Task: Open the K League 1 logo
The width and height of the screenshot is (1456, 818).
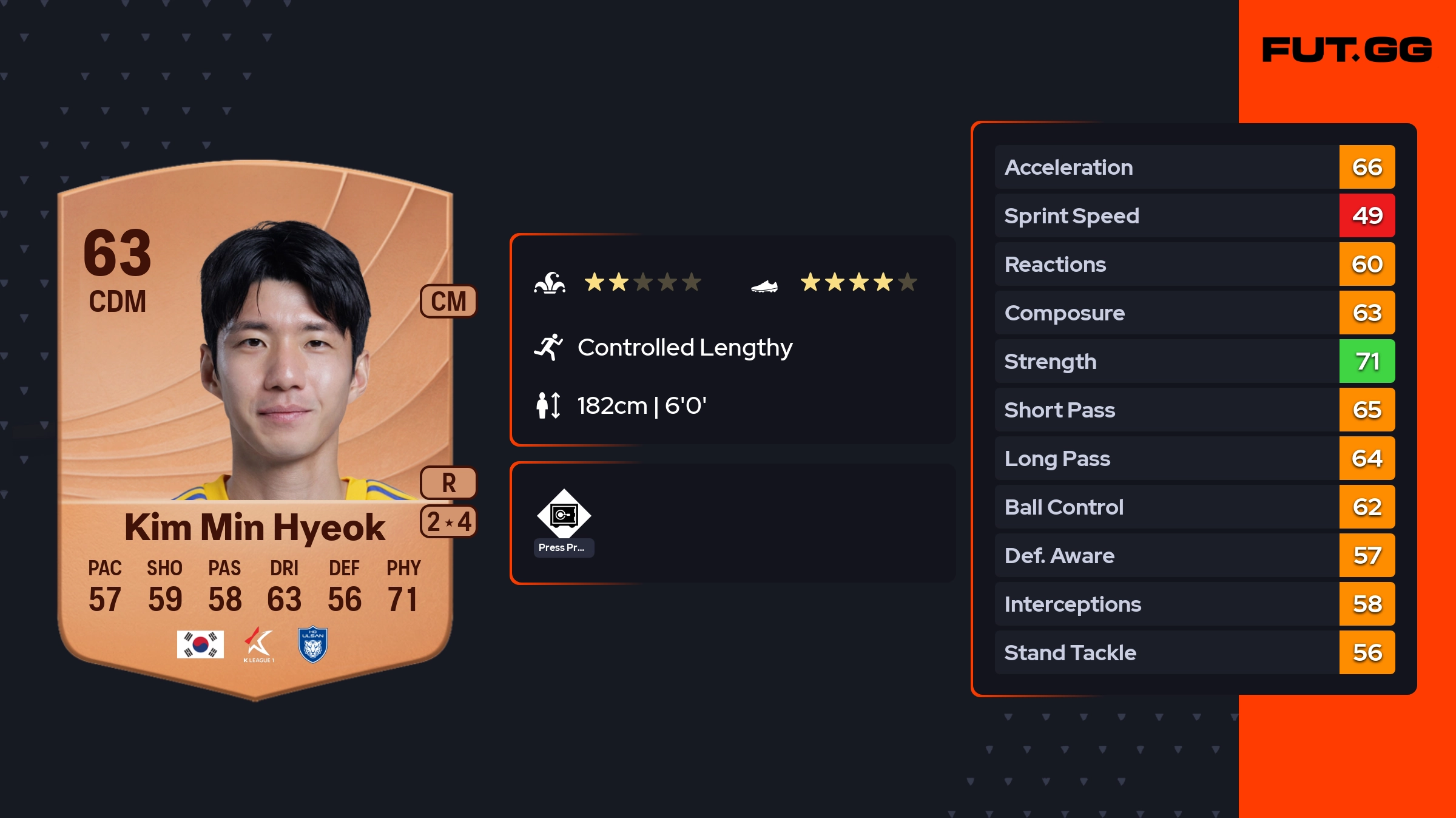Action: click(258, 644)
